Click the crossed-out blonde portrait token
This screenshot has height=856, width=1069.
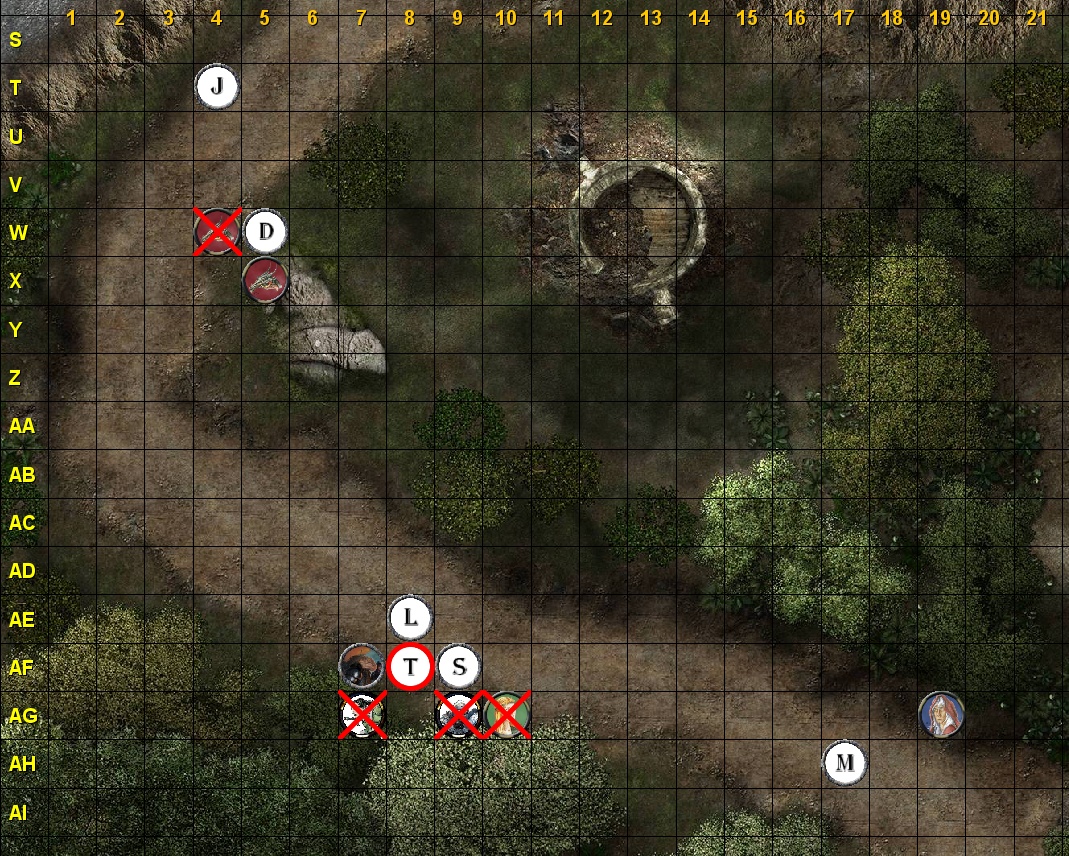point(507,714)
